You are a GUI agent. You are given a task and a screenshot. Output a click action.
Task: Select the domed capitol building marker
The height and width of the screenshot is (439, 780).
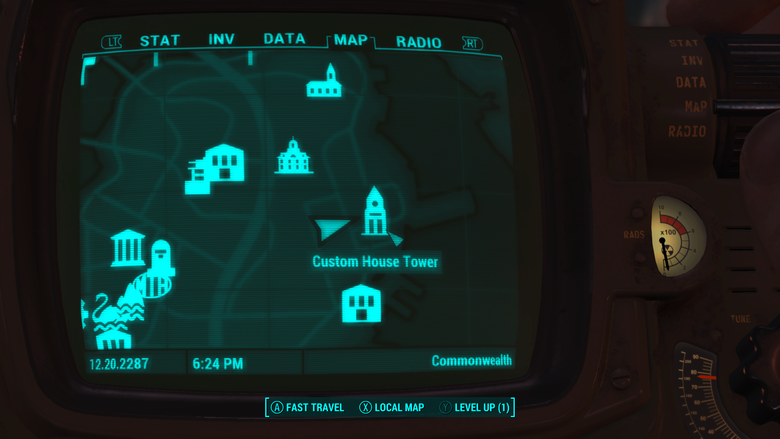tap(294, 157)
